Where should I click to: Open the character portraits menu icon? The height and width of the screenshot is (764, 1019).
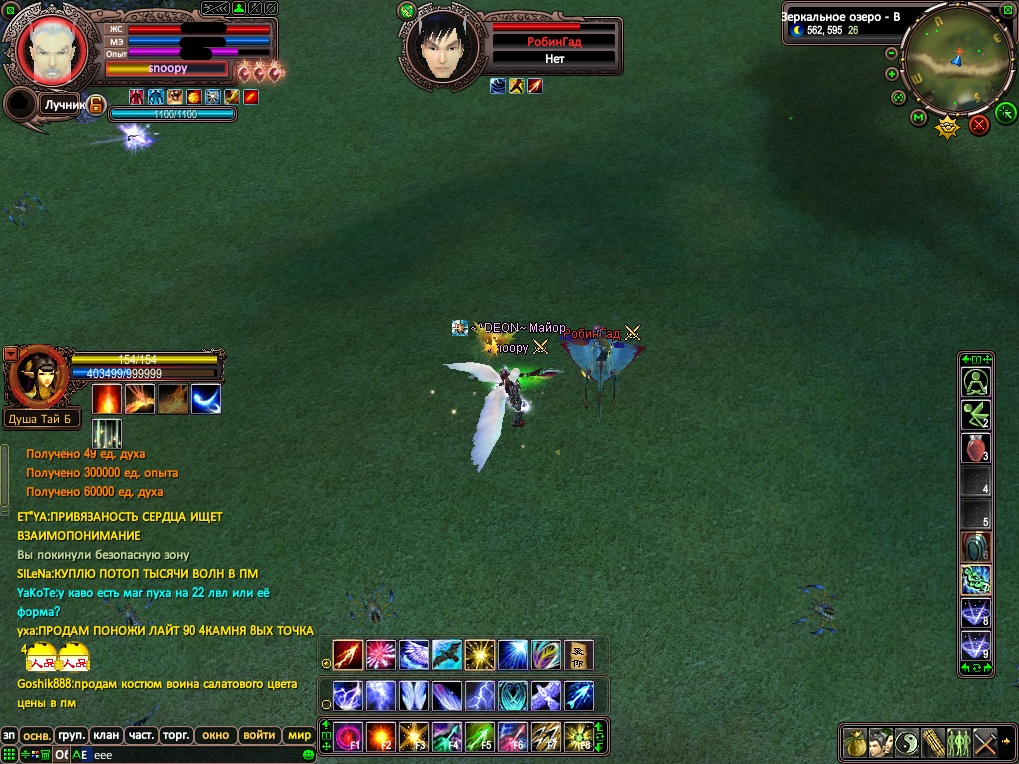pos(880,742)
